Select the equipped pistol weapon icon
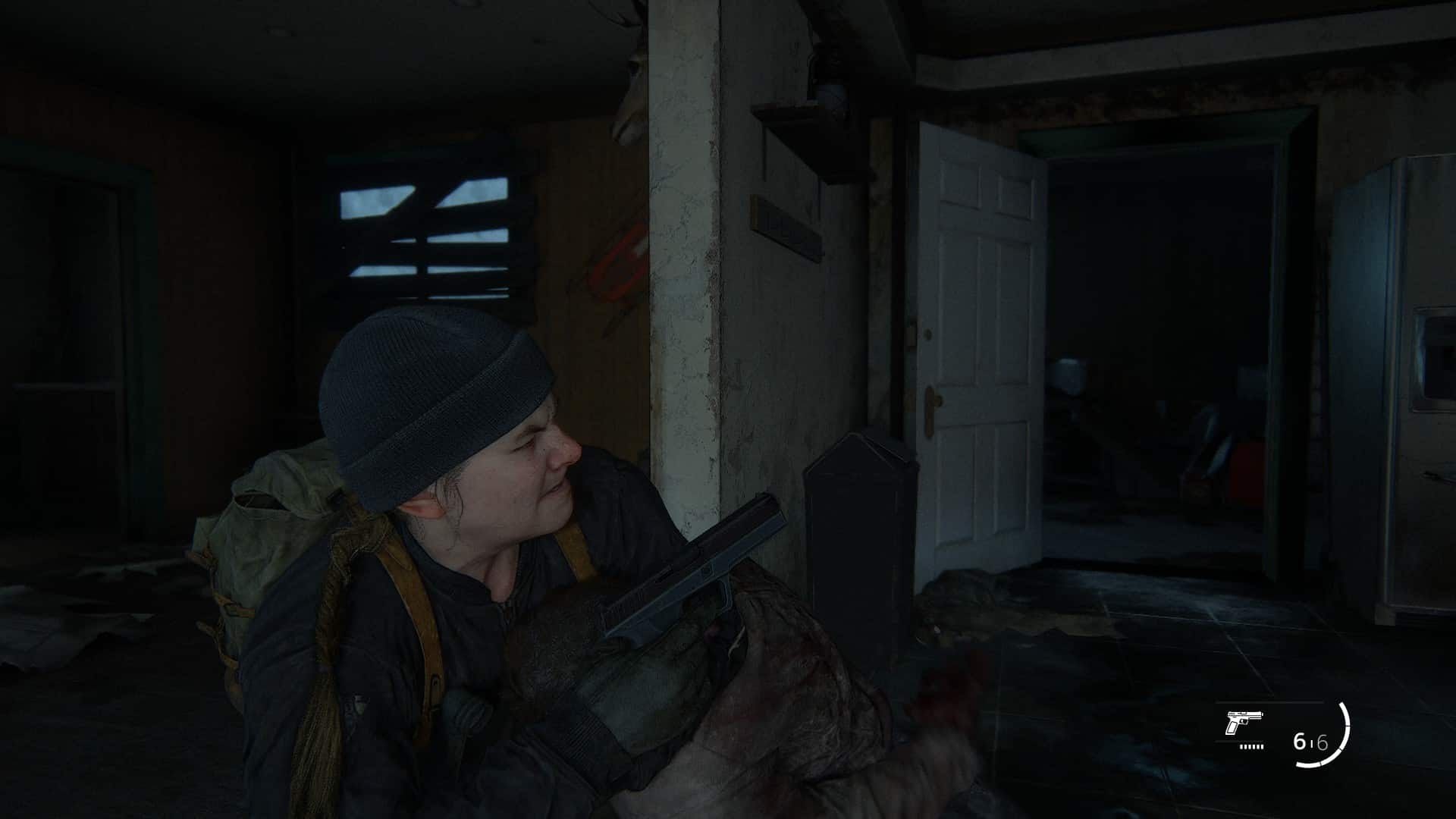 pos(1243,723)
